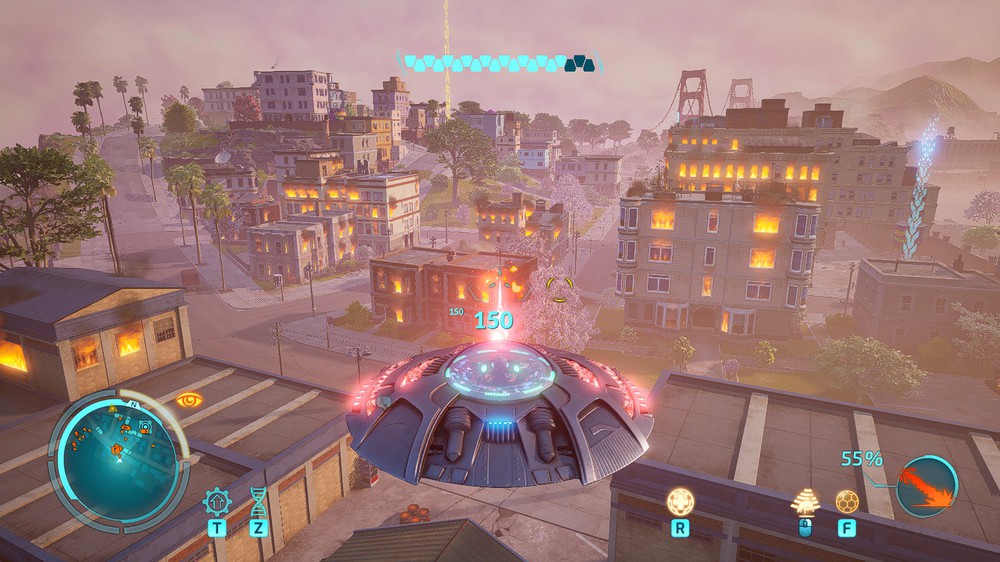Open the circular minimap radar
Viewport: 1000px width, 562px height.
119,457
